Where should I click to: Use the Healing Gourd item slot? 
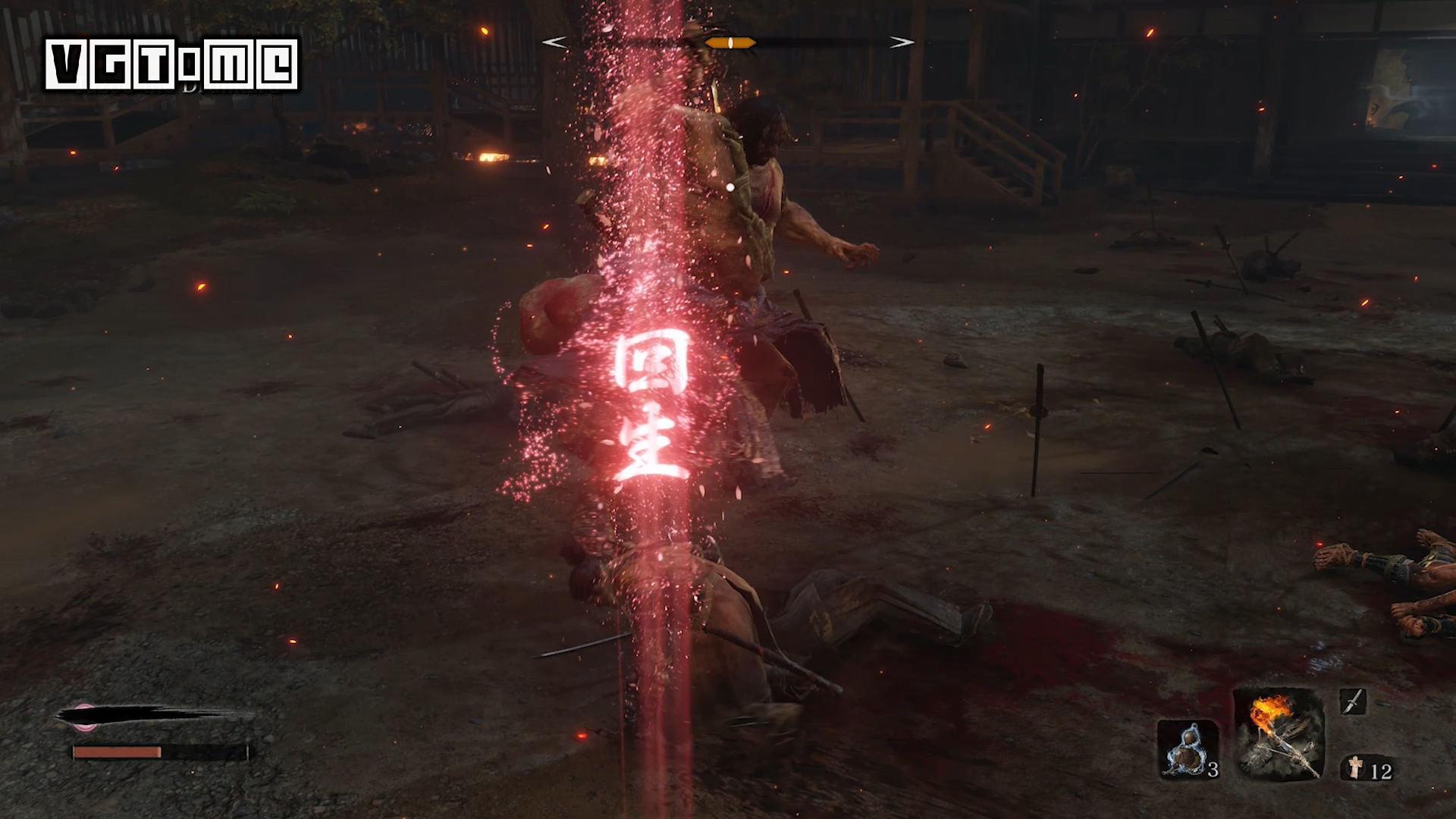1188,749
